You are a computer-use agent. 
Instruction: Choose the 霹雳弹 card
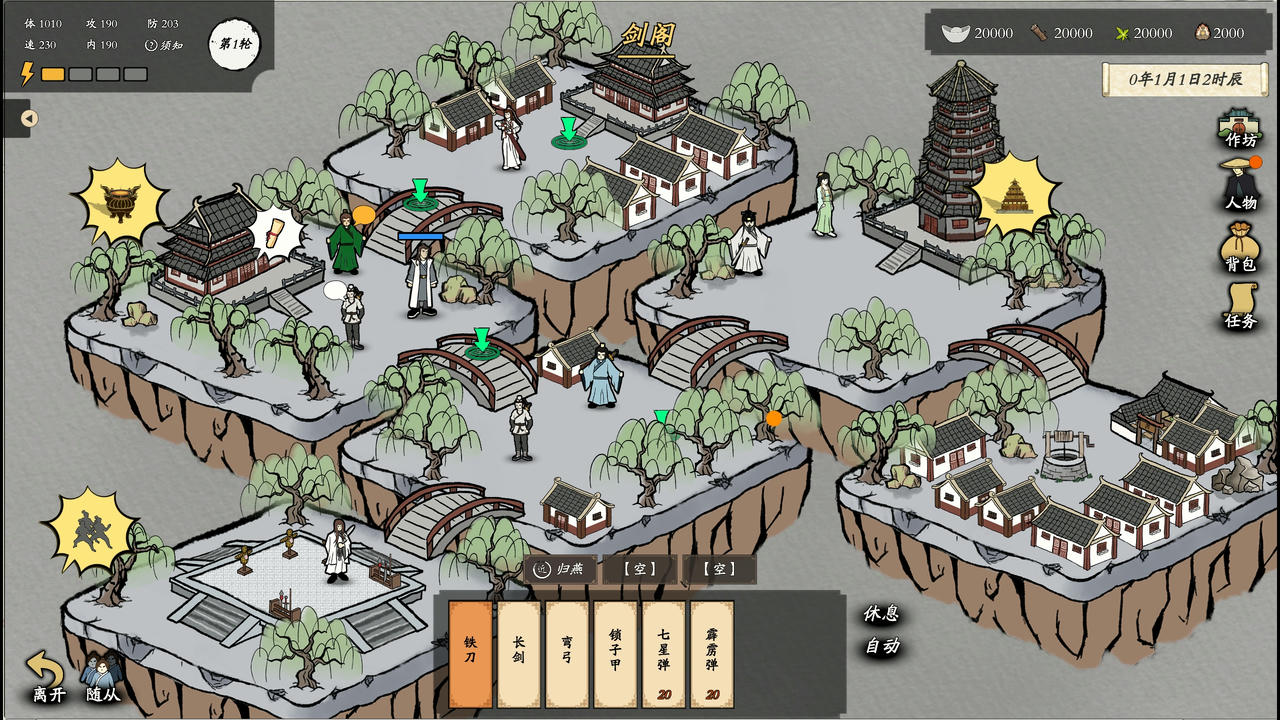[x=712, y=654]
